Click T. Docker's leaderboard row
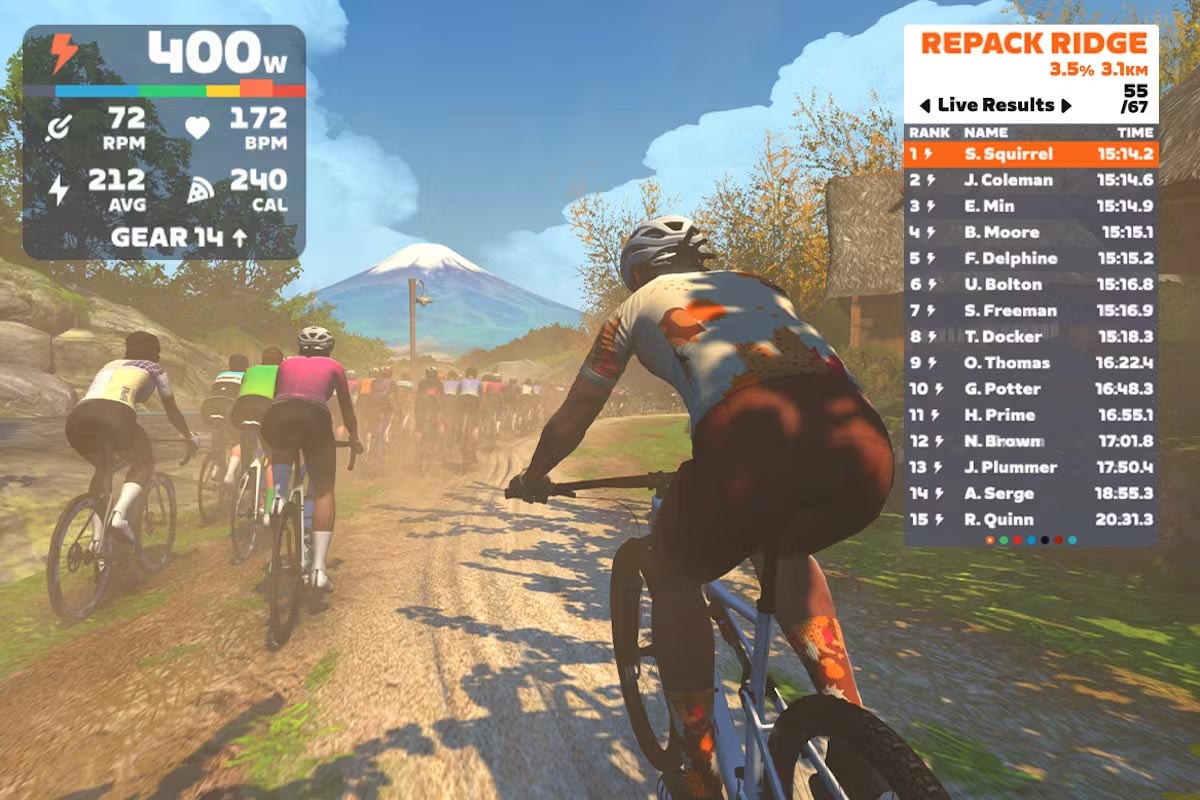 click(x=1030, y=336)
